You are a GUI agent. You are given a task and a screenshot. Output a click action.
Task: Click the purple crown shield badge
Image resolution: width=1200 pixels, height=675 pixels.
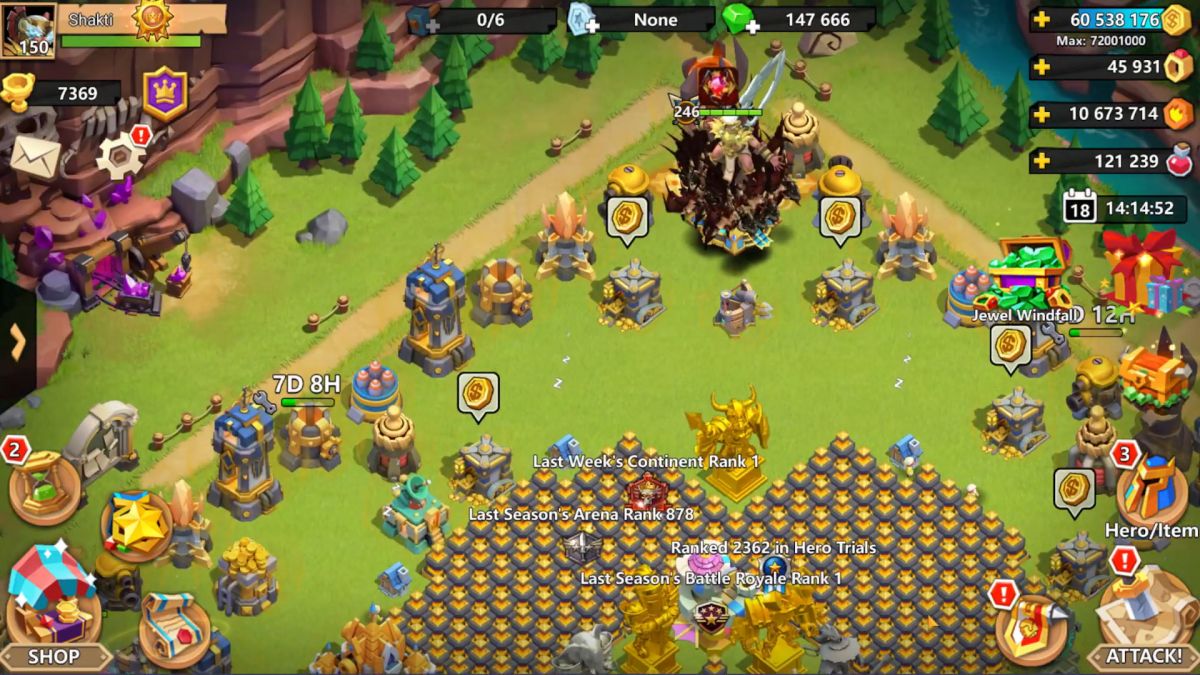(165, 93)
